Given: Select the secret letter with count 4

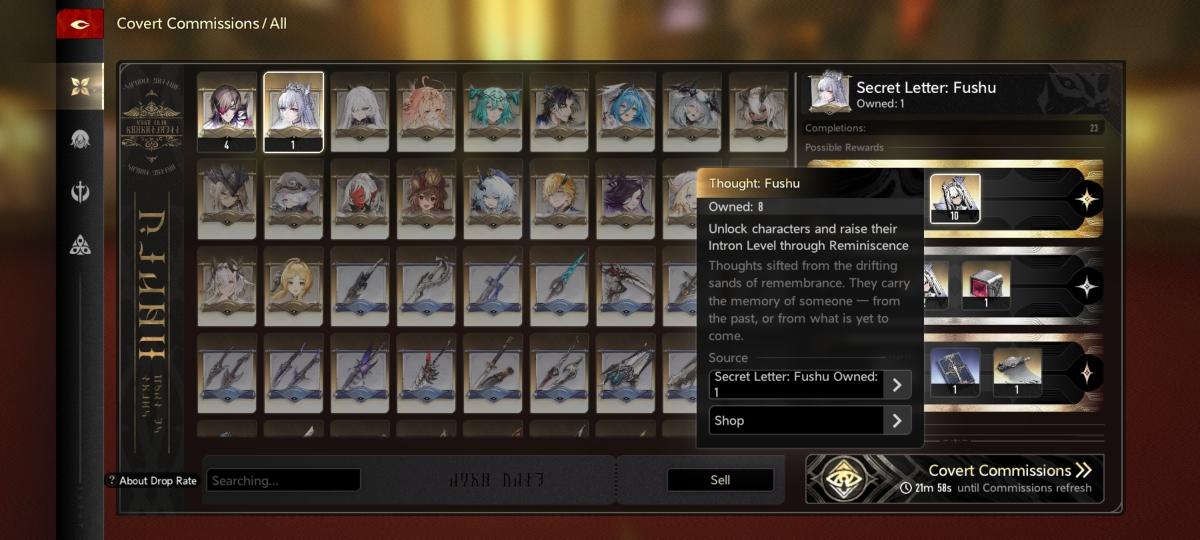Looking at the screenshot, I should pos(227,111).
